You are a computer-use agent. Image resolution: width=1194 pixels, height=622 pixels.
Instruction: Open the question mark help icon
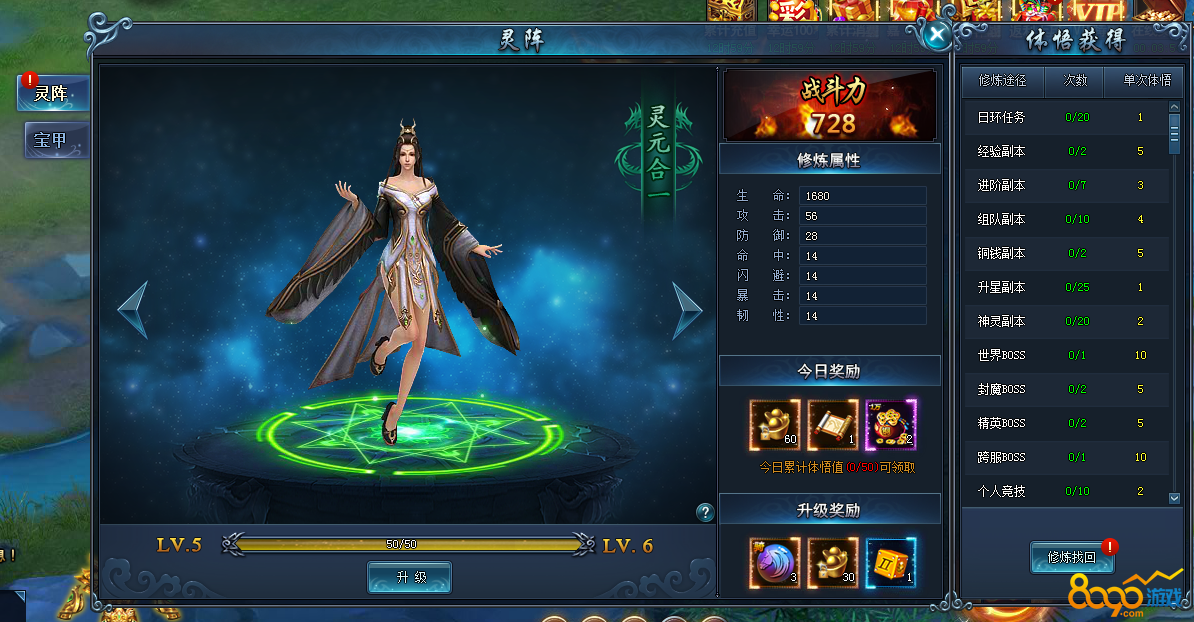(x=705, y=513)
